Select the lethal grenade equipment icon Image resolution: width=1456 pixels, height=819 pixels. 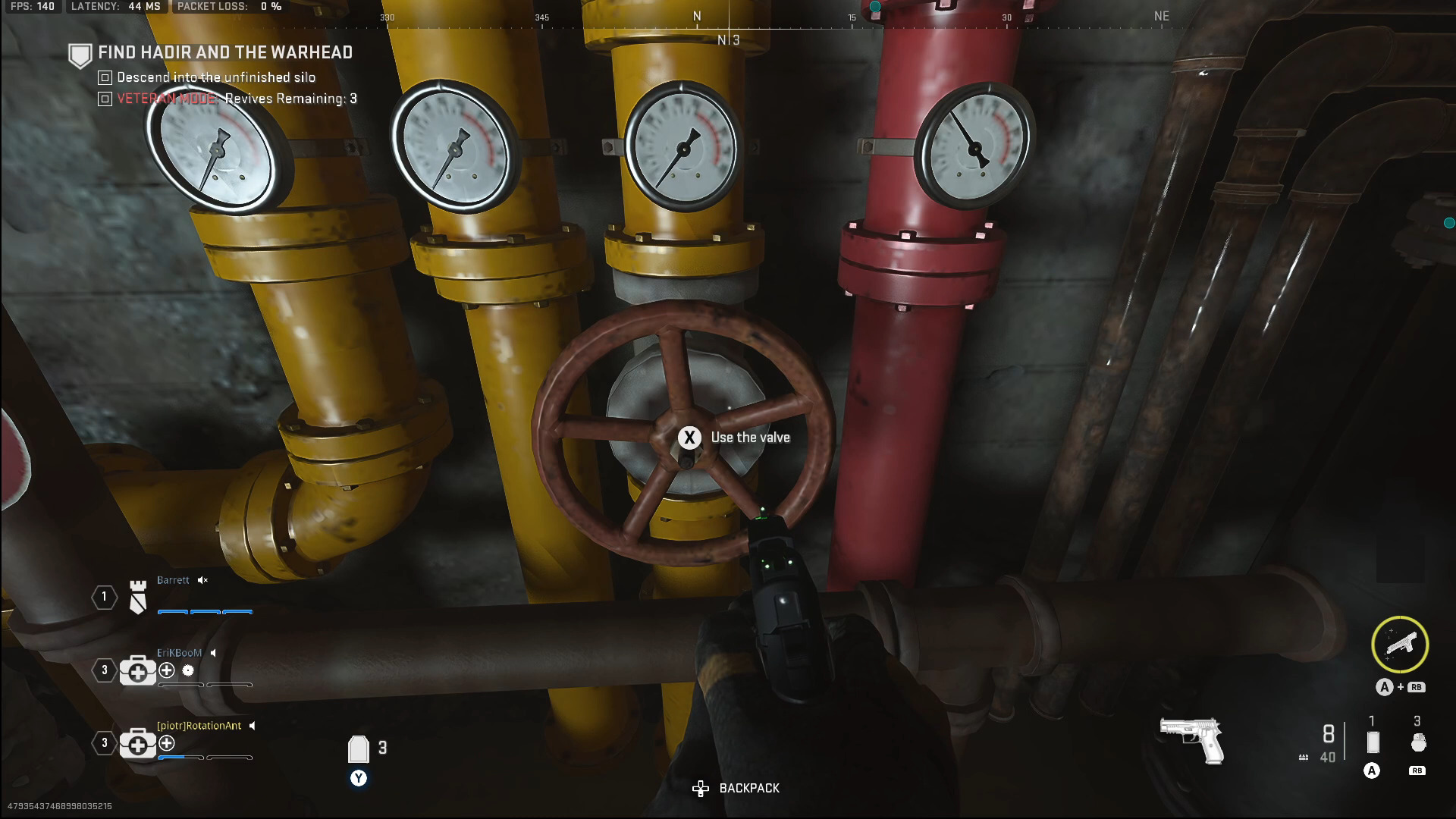coord(1417,742)
